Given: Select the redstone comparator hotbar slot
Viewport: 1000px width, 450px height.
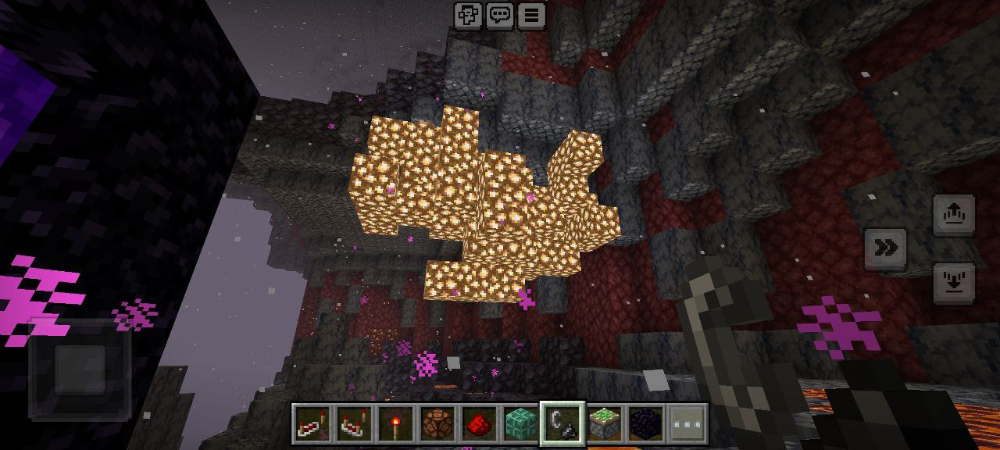Looking at the screenshot, I should 353,423.
